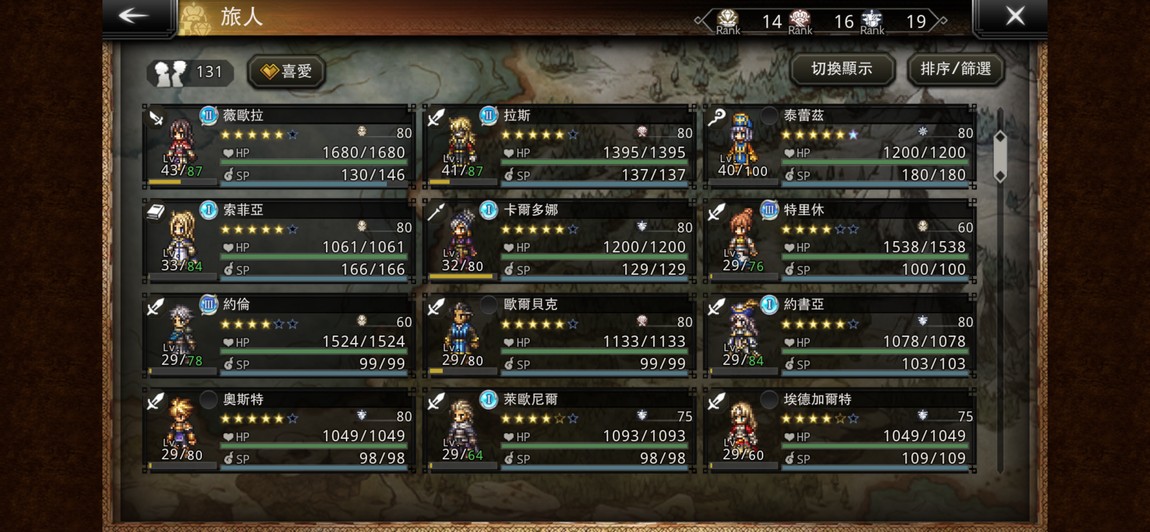Screen dimensions: 1150x532
Task: Open traveler 約書亞's card
Action: click(839, 334)
